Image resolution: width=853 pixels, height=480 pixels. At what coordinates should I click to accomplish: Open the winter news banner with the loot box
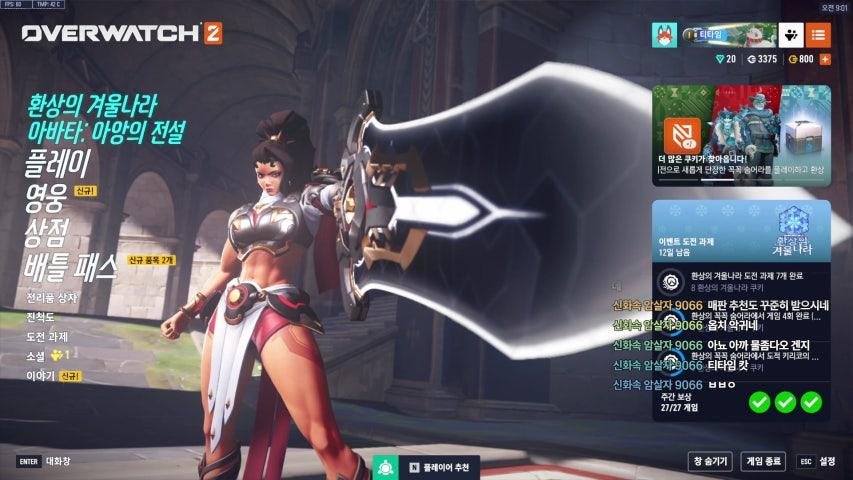(x=741, y=136)
